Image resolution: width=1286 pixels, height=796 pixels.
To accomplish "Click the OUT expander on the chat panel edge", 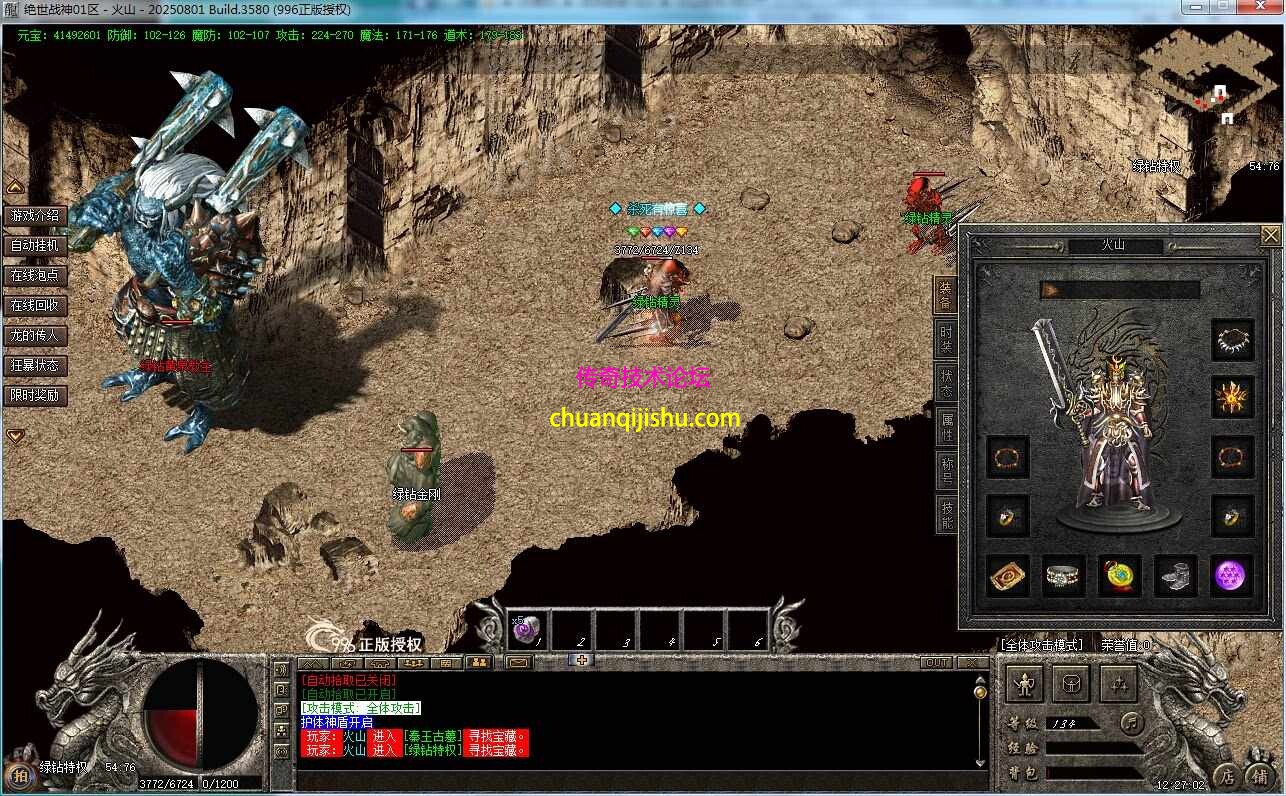I will pyautogui.click(x=938, y=662).
